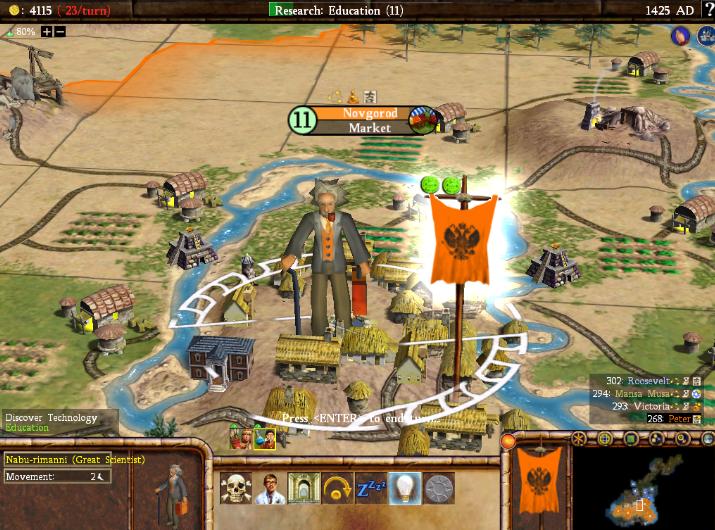Click the golden circular arrow action
The width and height of the screenshot is (715, 530).
click(337, 488)
